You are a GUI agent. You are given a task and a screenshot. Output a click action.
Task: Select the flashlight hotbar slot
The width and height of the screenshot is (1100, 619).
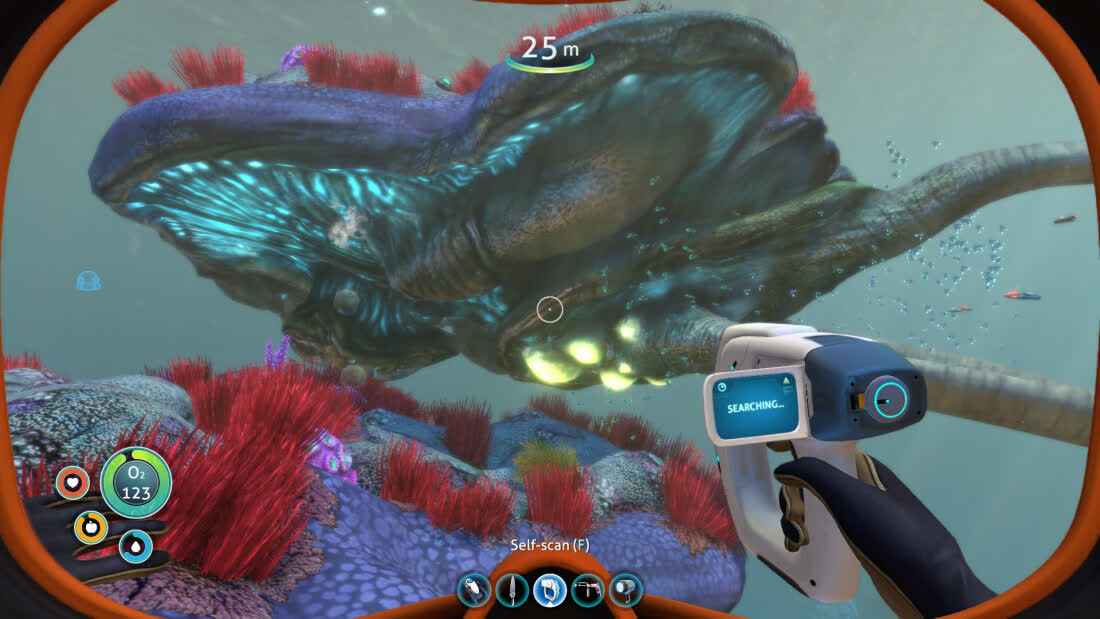(x=625, y=590)
